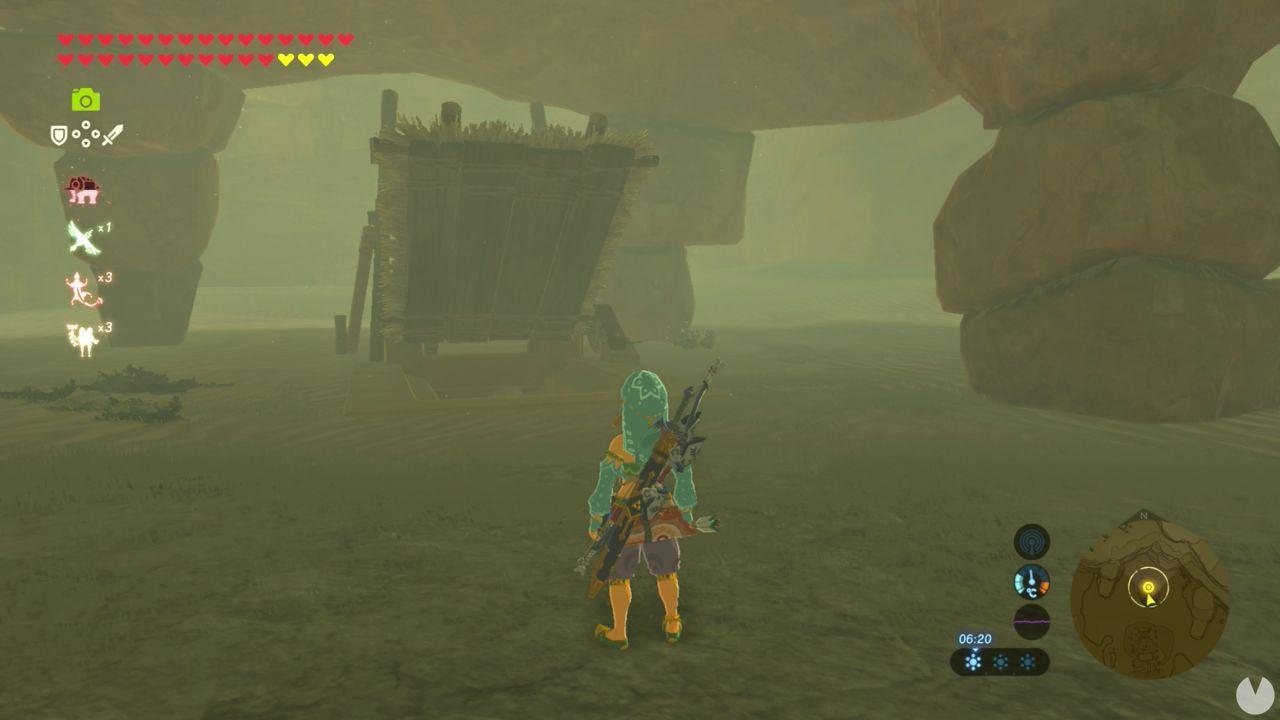
Task: Click the shield icon in the control hints
Action: (x=57, y=136)
